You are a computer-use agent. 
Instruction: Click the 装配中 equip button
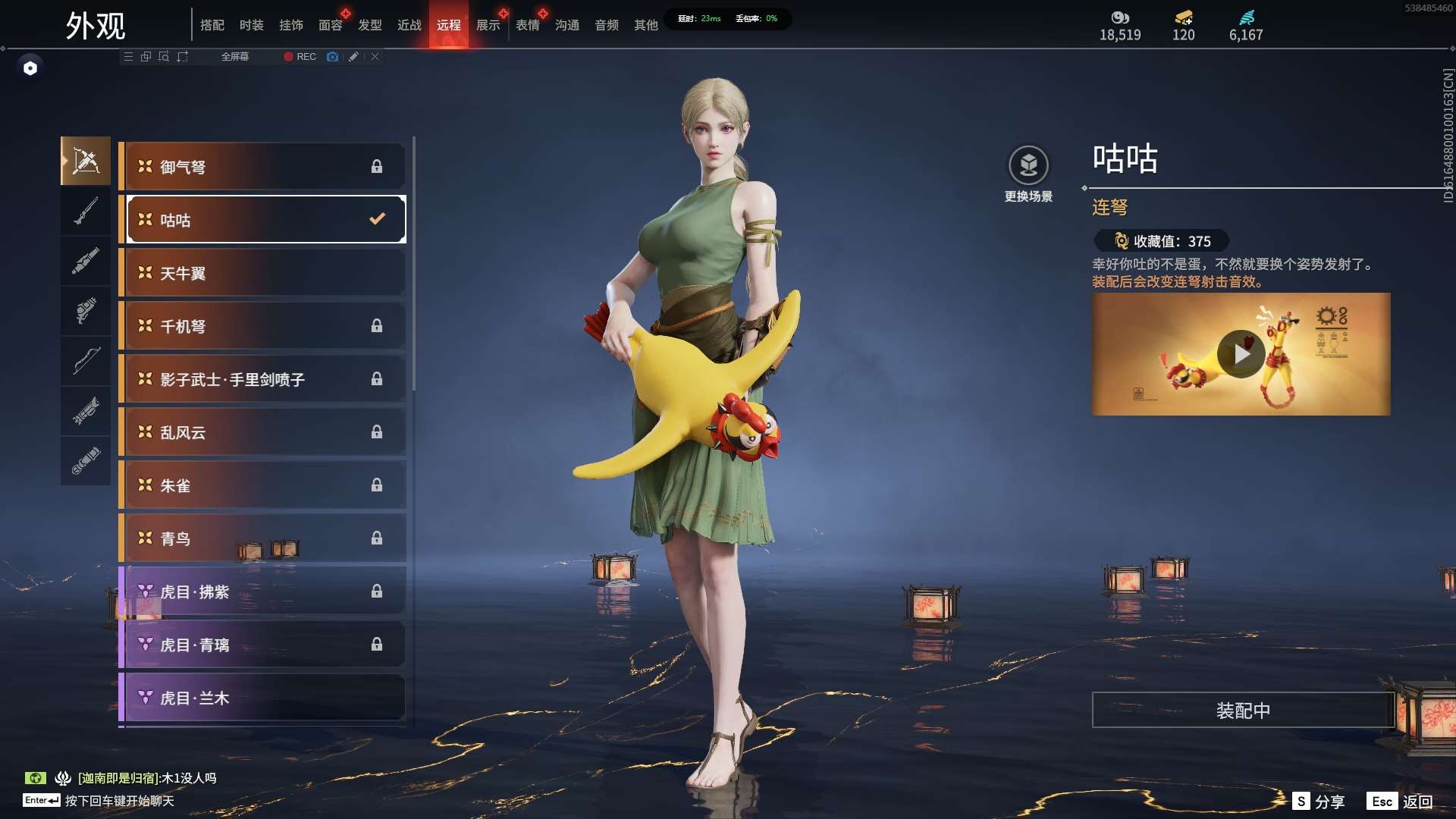(x=1243, y=711)
